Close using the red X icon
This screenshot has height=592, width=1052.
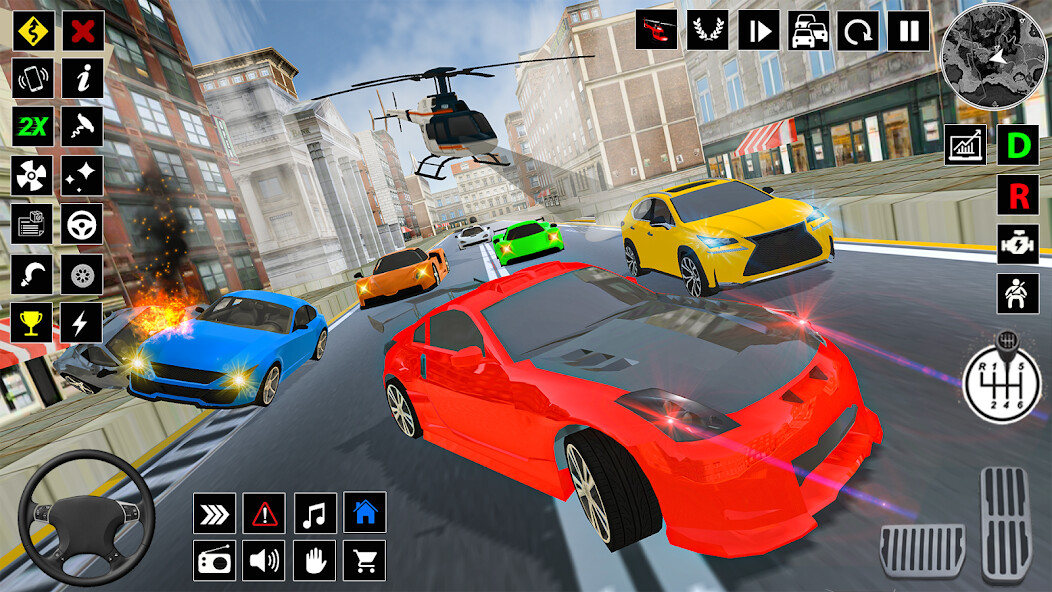click(x=83, y=30)
